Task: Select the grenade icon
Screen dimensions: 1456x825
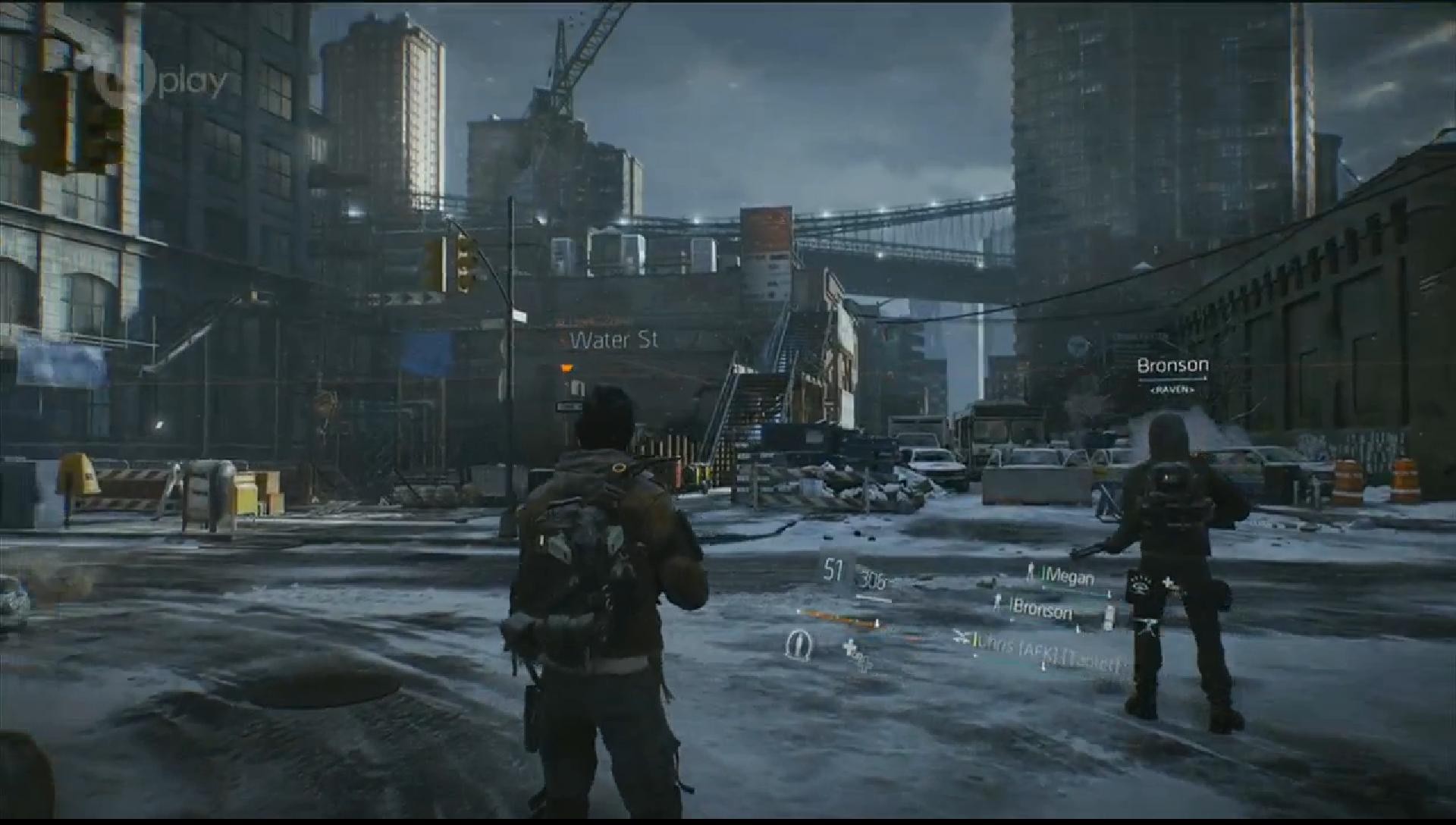Action: [x=797, y=645]
